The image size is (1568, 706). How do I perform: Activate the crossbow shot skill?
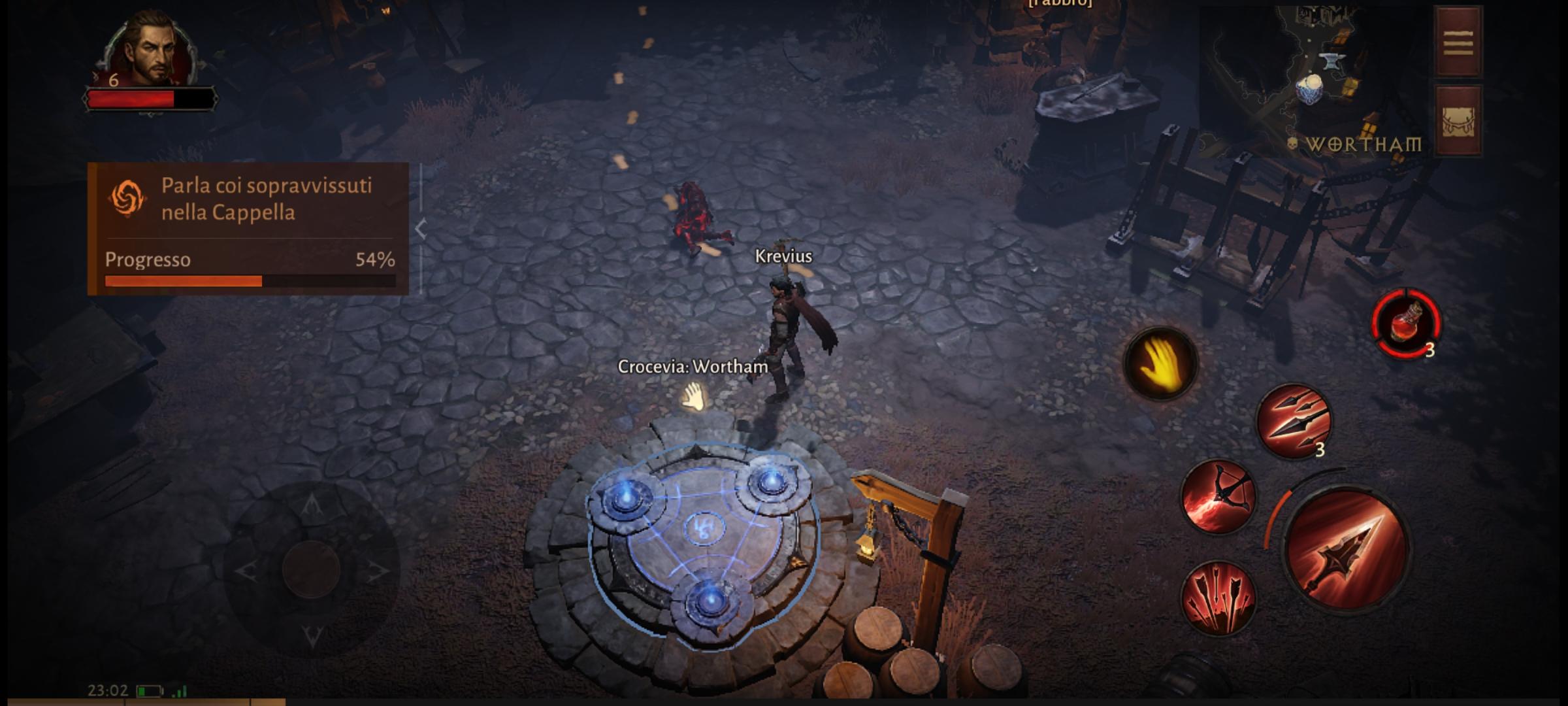click(x=1218, y=497)
